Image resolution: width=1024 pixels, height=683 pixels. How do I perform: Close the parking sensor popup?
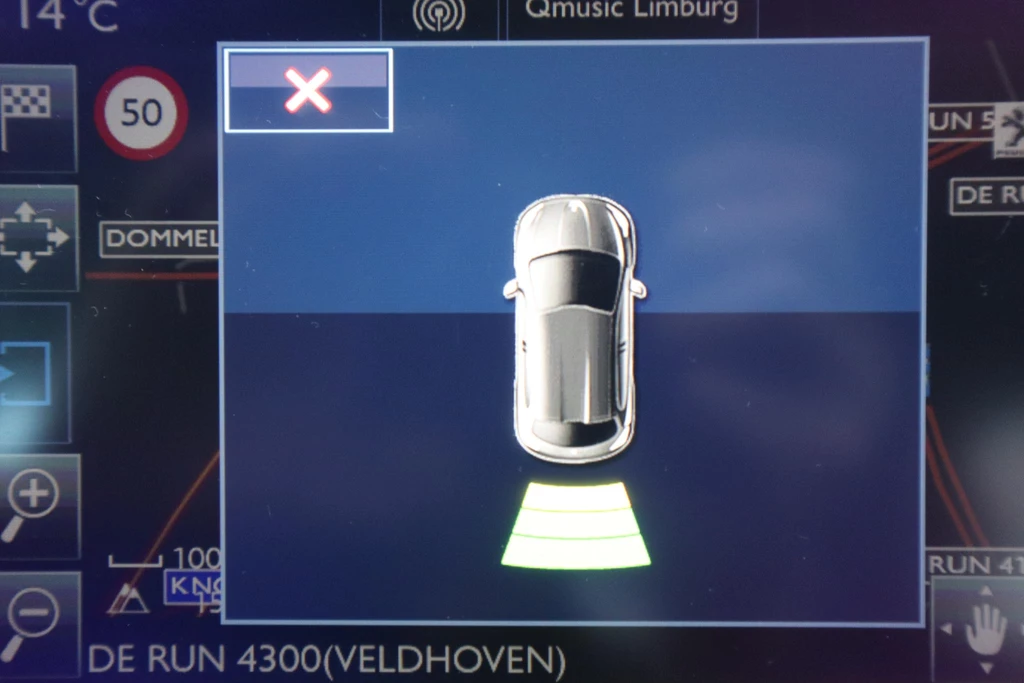[x=308, y=91]
